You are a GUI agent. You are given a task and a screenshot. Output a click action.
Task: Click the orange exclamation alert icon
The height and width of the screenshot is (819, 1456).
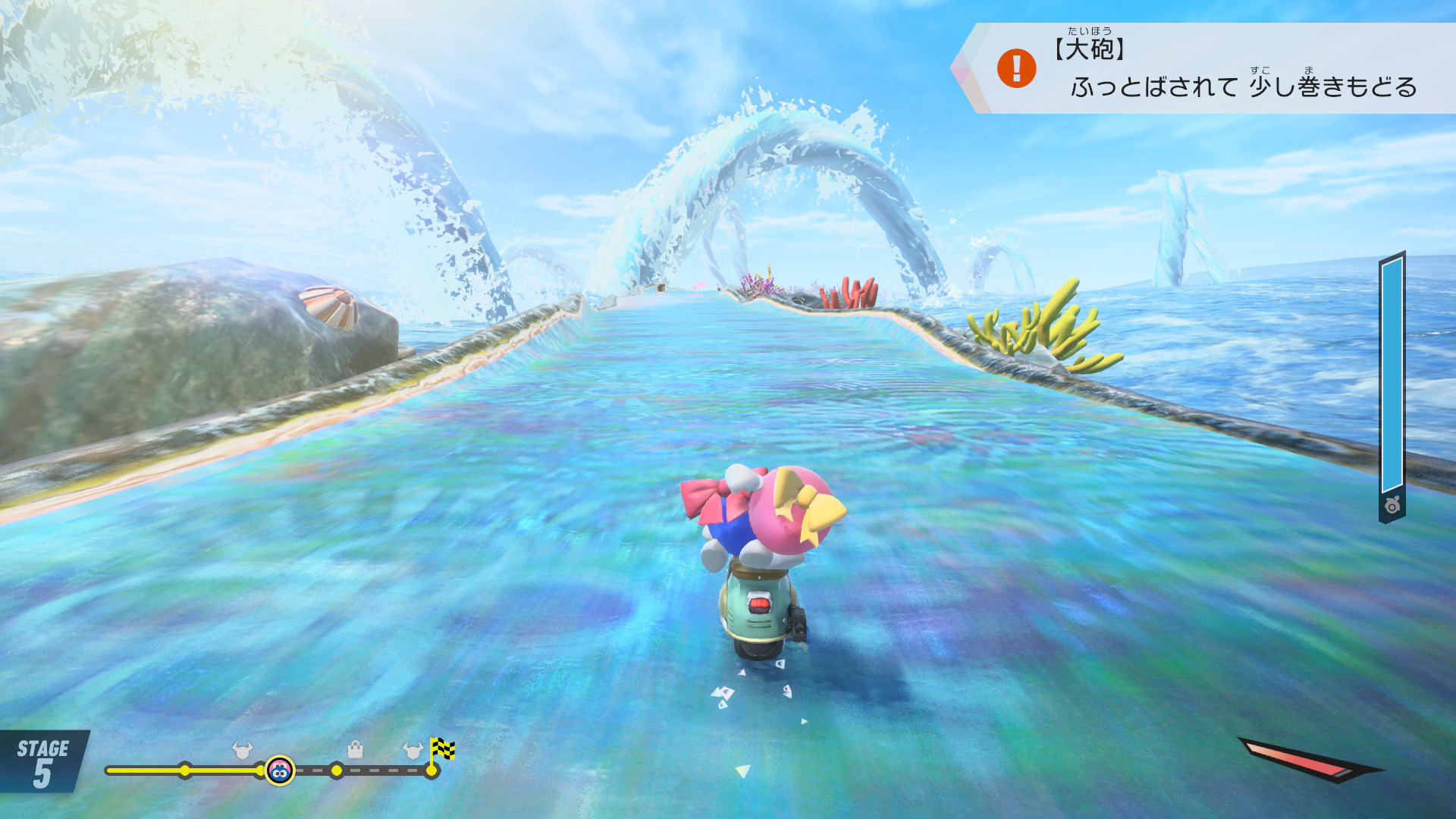coord(1016,68)
